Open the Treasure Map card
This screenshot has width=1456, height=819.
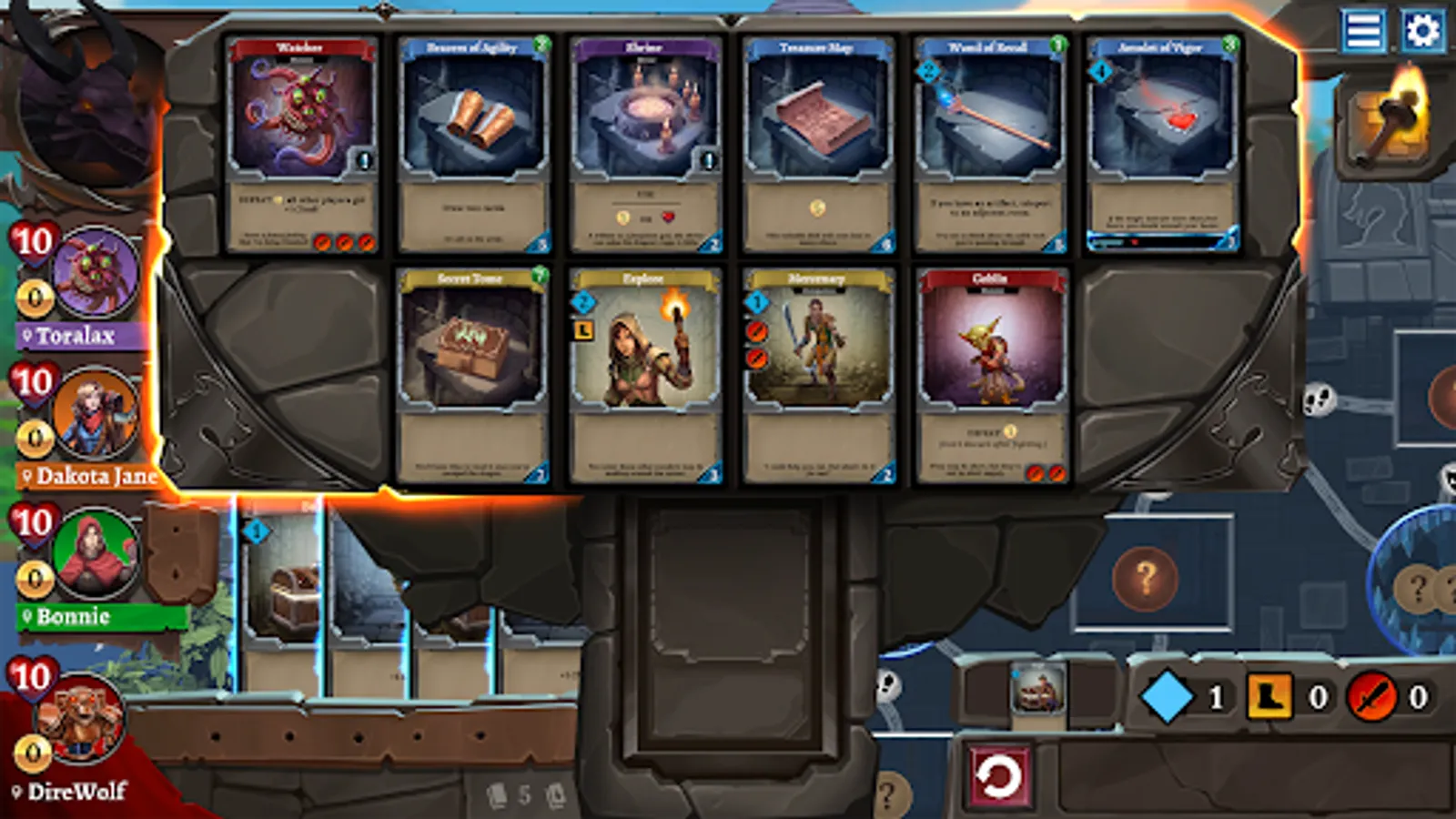819,146
